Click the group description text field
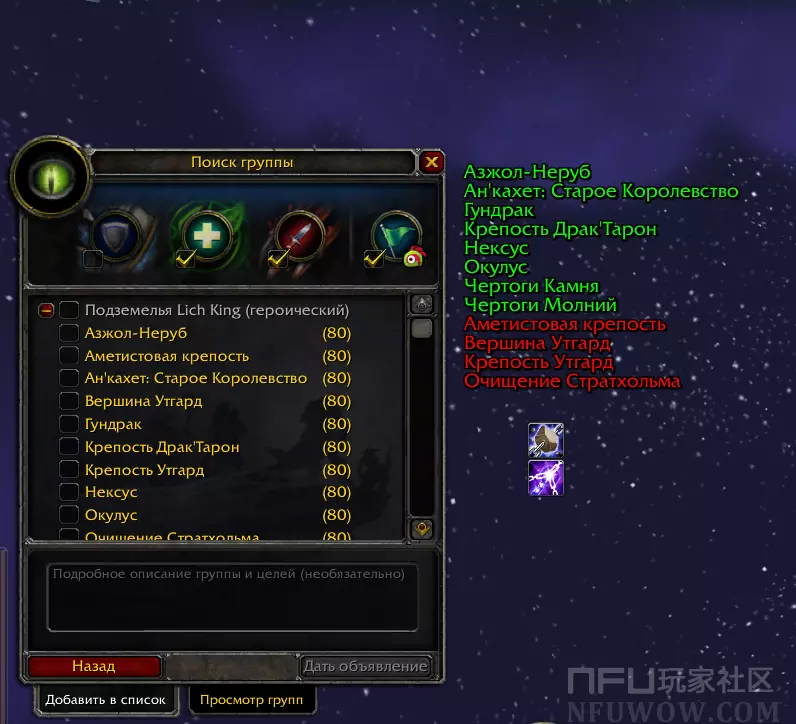 point(231,597)
